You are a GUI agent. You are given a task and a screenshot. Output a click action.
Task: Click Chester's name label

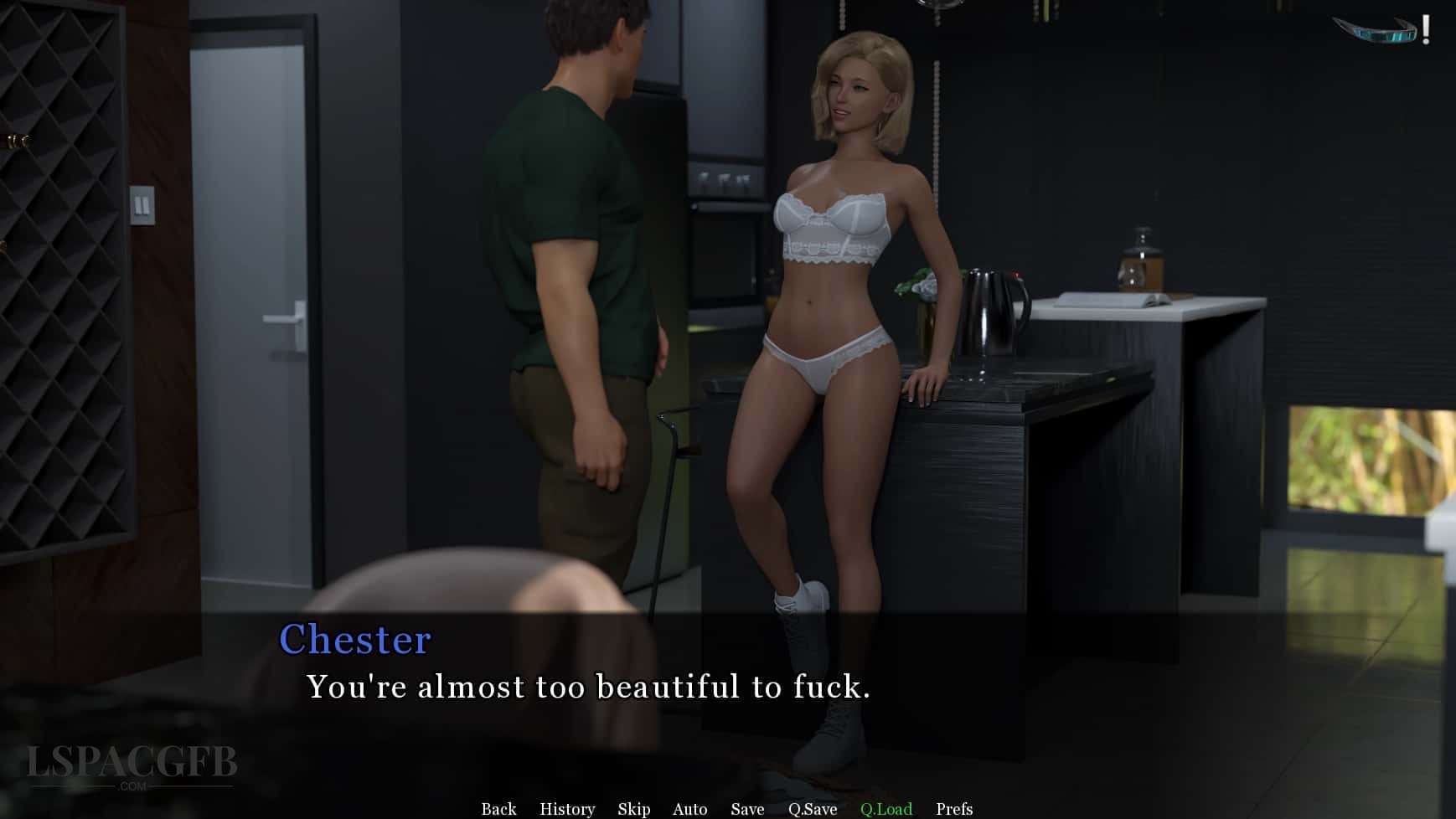point(356,640)
